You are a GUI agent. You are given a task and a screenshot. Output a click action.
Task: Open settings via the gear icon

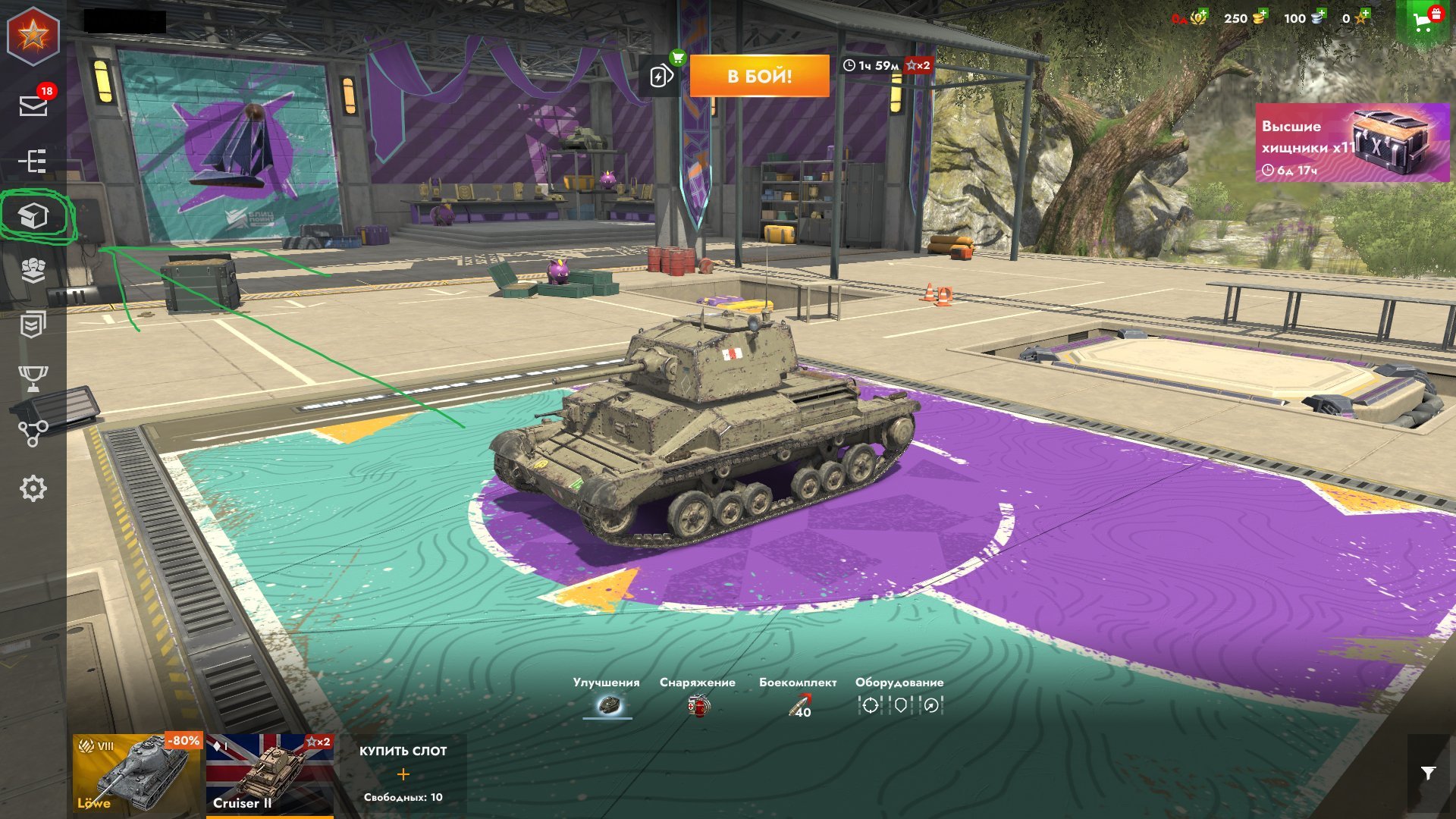point(33,488)
